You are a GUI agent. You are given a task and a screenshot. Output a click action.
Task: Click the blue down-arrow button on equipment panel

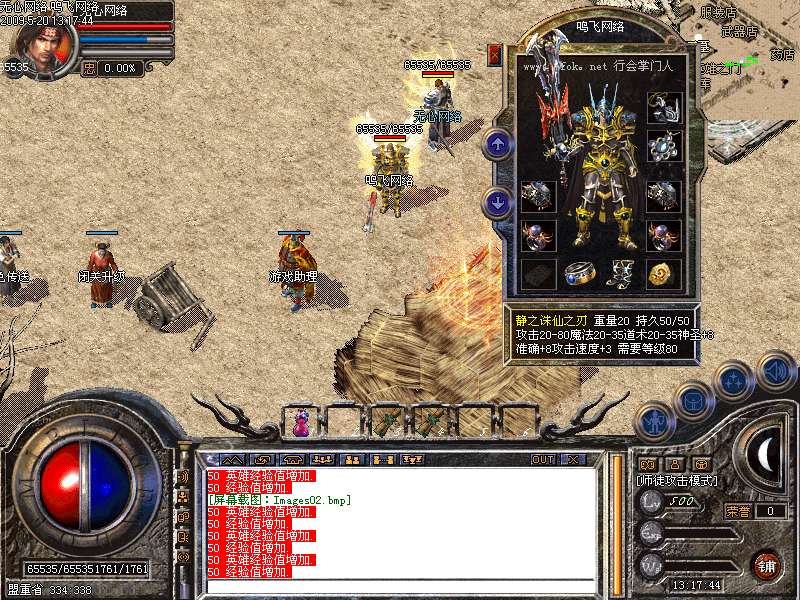(497, 204)
